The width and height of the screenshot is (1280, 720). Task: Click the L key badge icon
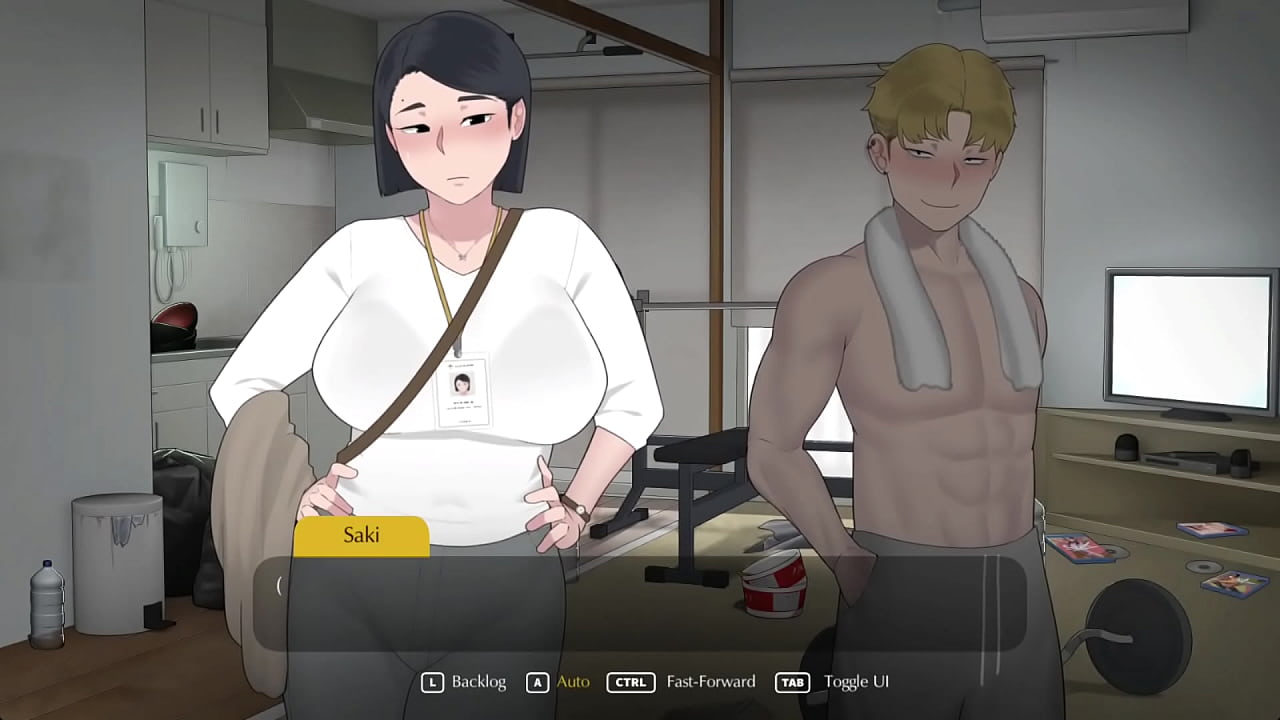(433, 681)
